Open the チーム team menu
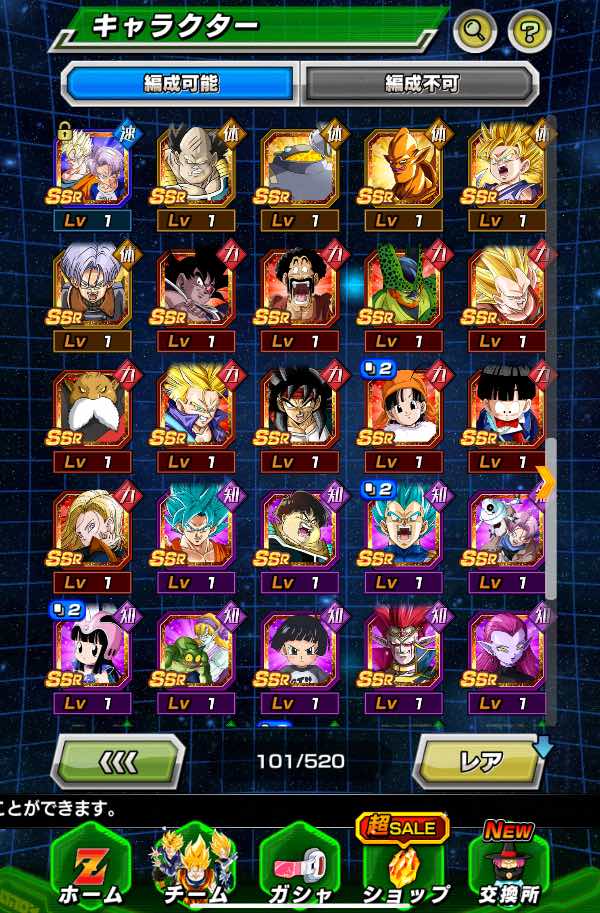The height and width of the screenshot is (913, 600). (x=194, y=867)
